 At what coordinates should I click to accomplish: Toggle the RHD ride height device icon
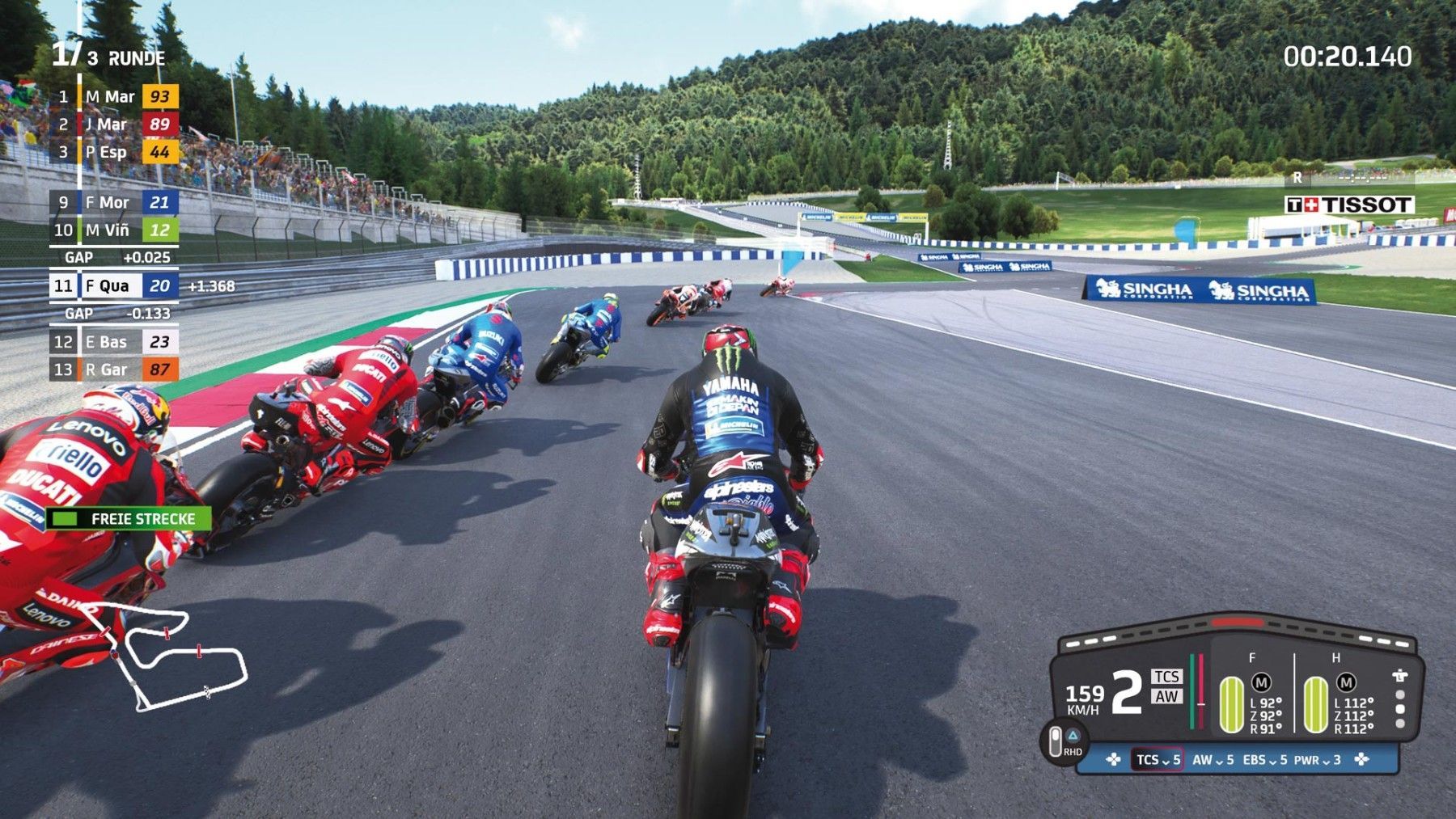[x=1063, y=741]
